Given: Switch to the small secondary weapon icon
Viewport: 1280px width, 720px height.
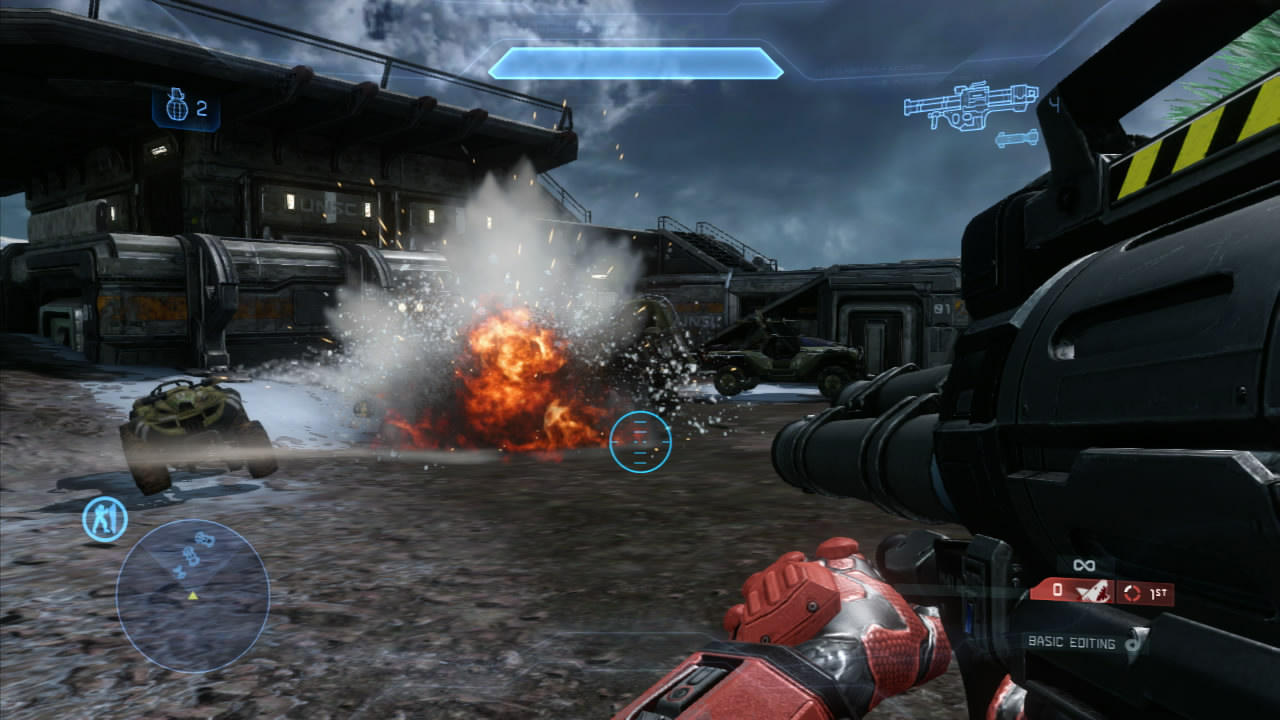Looking at the screenshot, I should pos(1017,139).
